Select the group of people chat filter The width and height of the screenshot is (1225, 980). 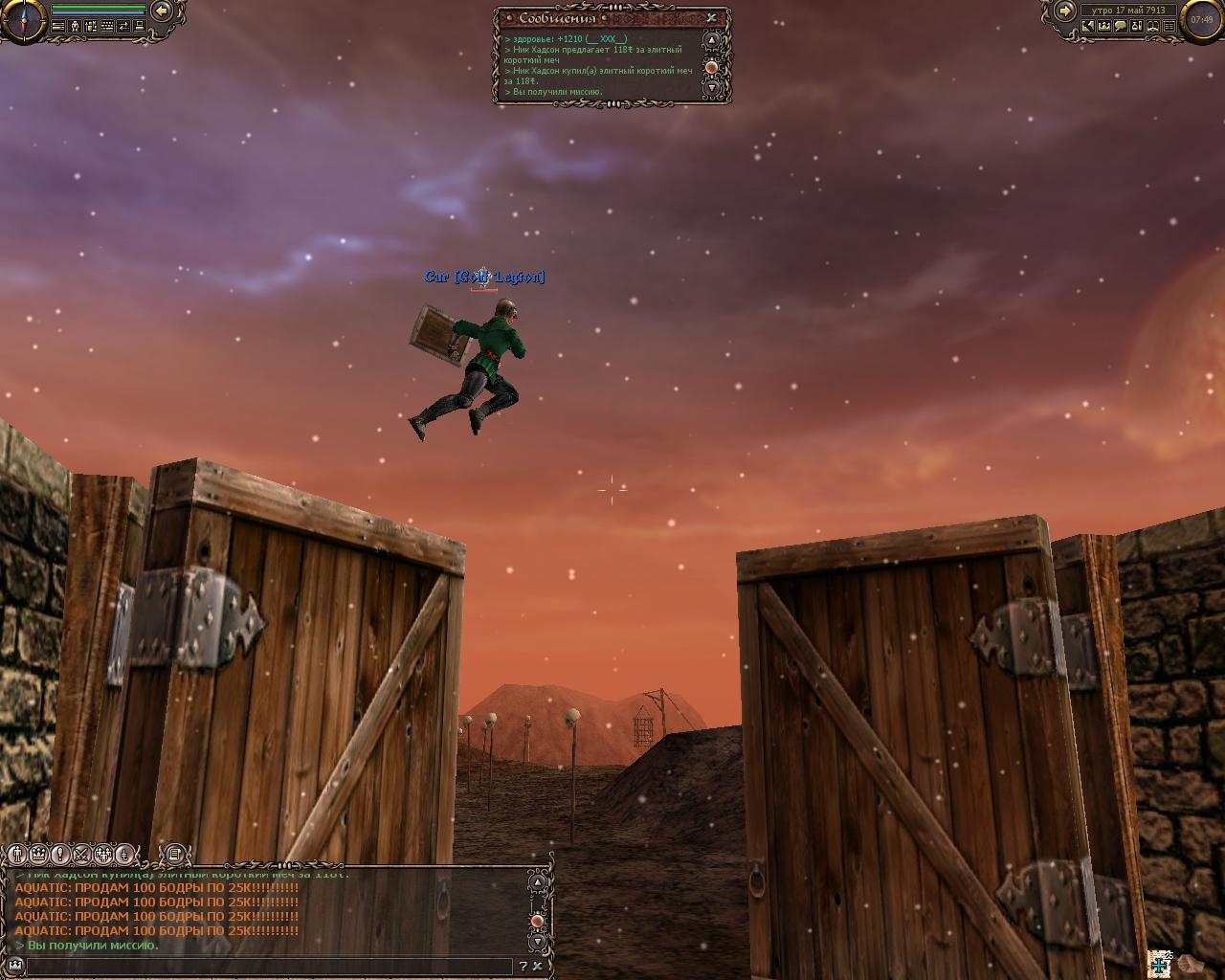(x=103, y=854)
